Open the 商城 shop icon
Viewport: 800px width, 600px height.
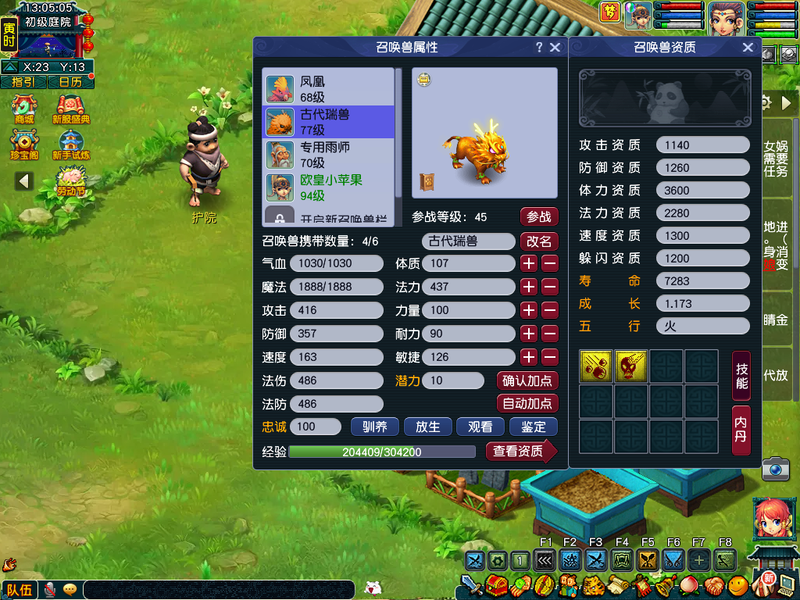pos(24,109)
